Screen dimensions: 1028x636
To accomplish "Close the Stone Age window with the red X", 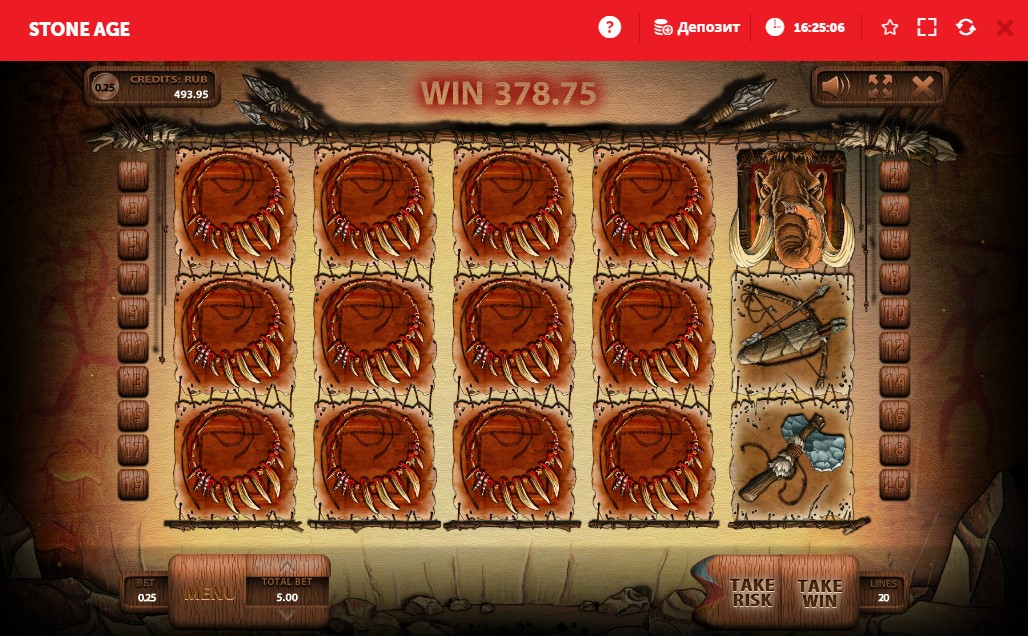I will click(x=1004, y=27).
